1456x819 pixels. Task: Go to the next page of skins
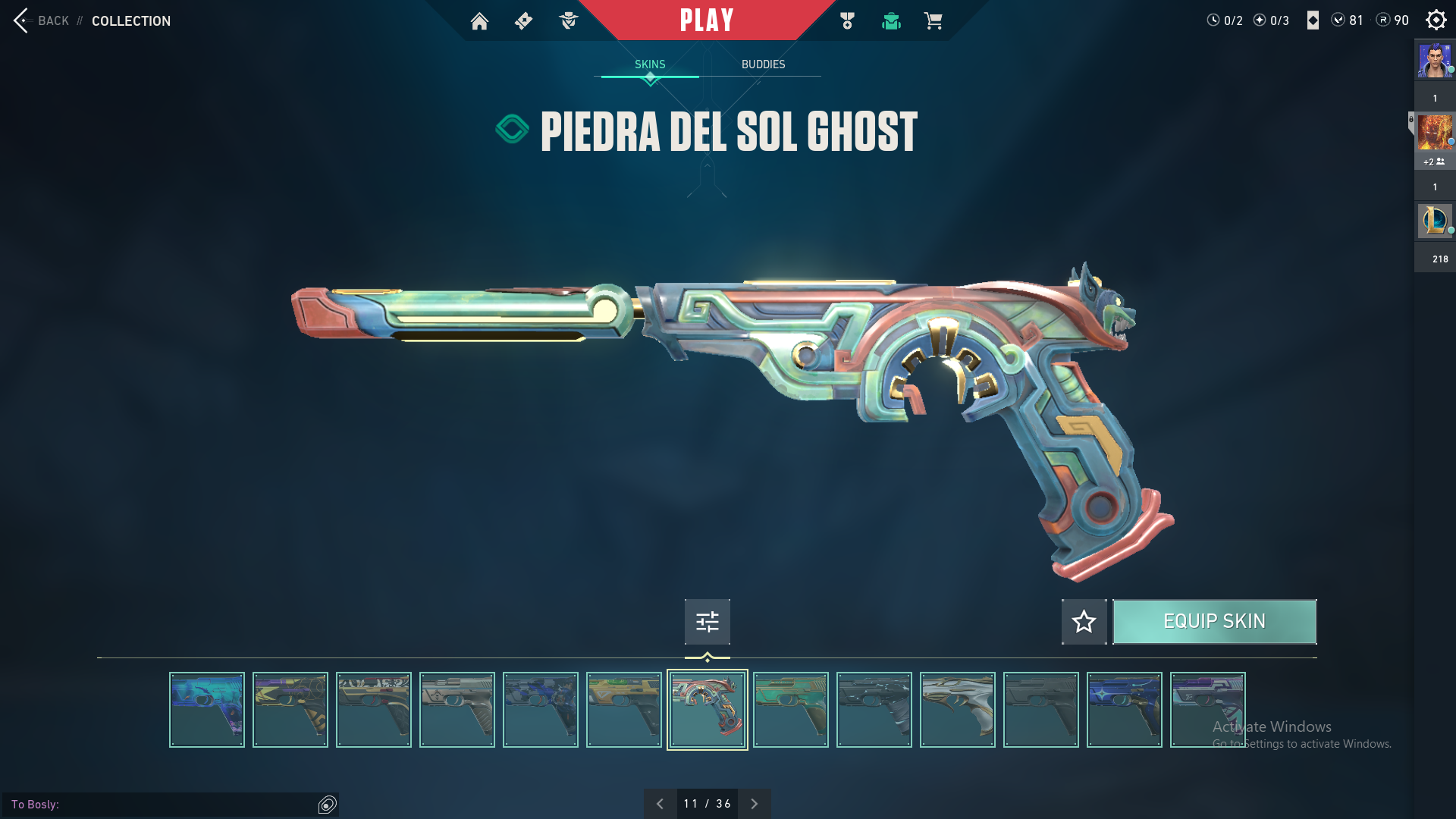pyautogui.click(x=754, y=804)
